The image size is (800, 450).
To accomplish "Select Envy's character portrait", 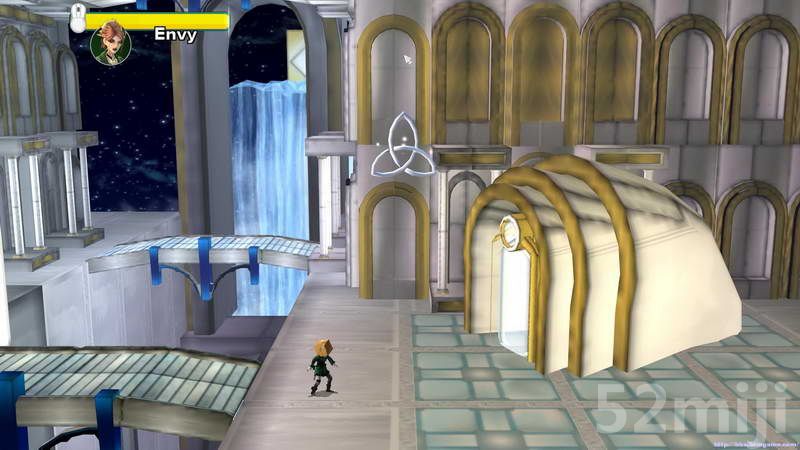I will click(x=110, y=43).
